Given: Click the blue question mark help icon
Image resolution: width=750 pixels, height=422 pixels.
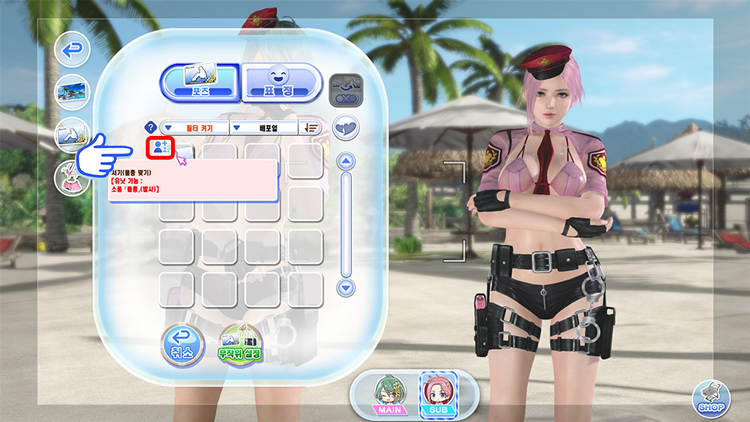Looking at the screenshot, I should point(151,128).
